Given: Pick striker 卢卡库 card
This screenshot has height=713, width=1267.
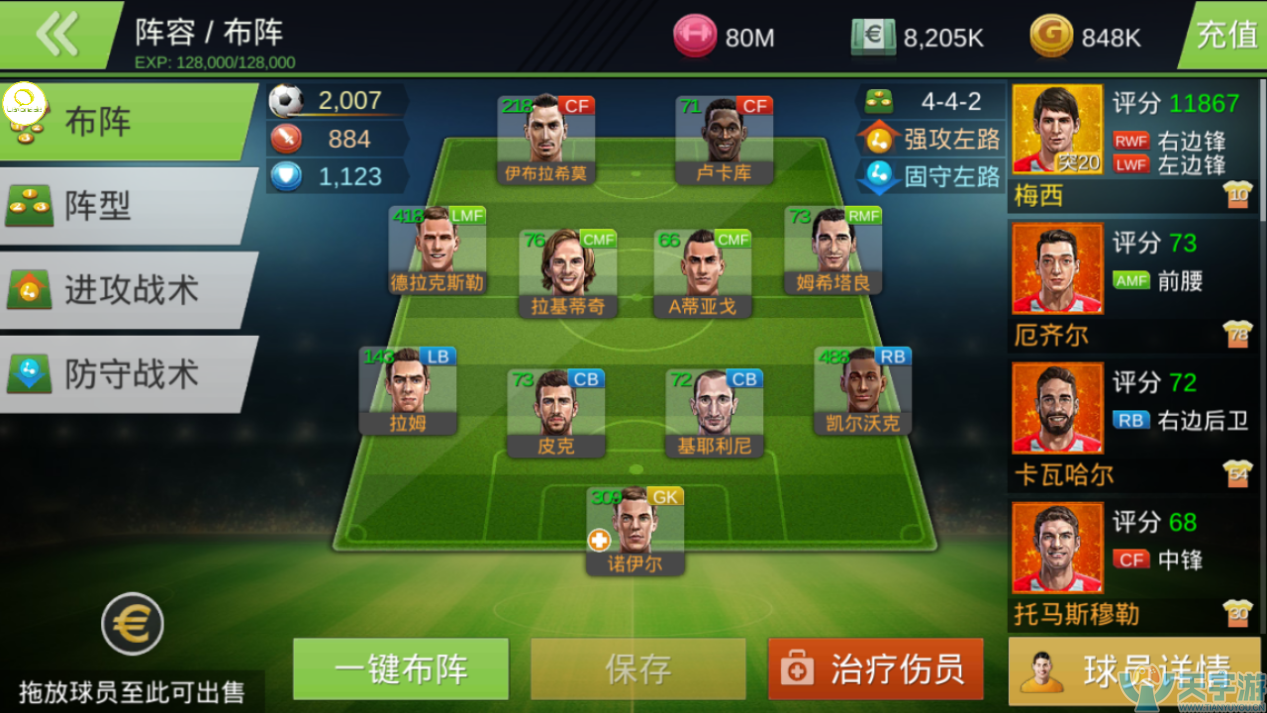Looking at the screenshot, I should pyautogui.click(x=724, y=140).
